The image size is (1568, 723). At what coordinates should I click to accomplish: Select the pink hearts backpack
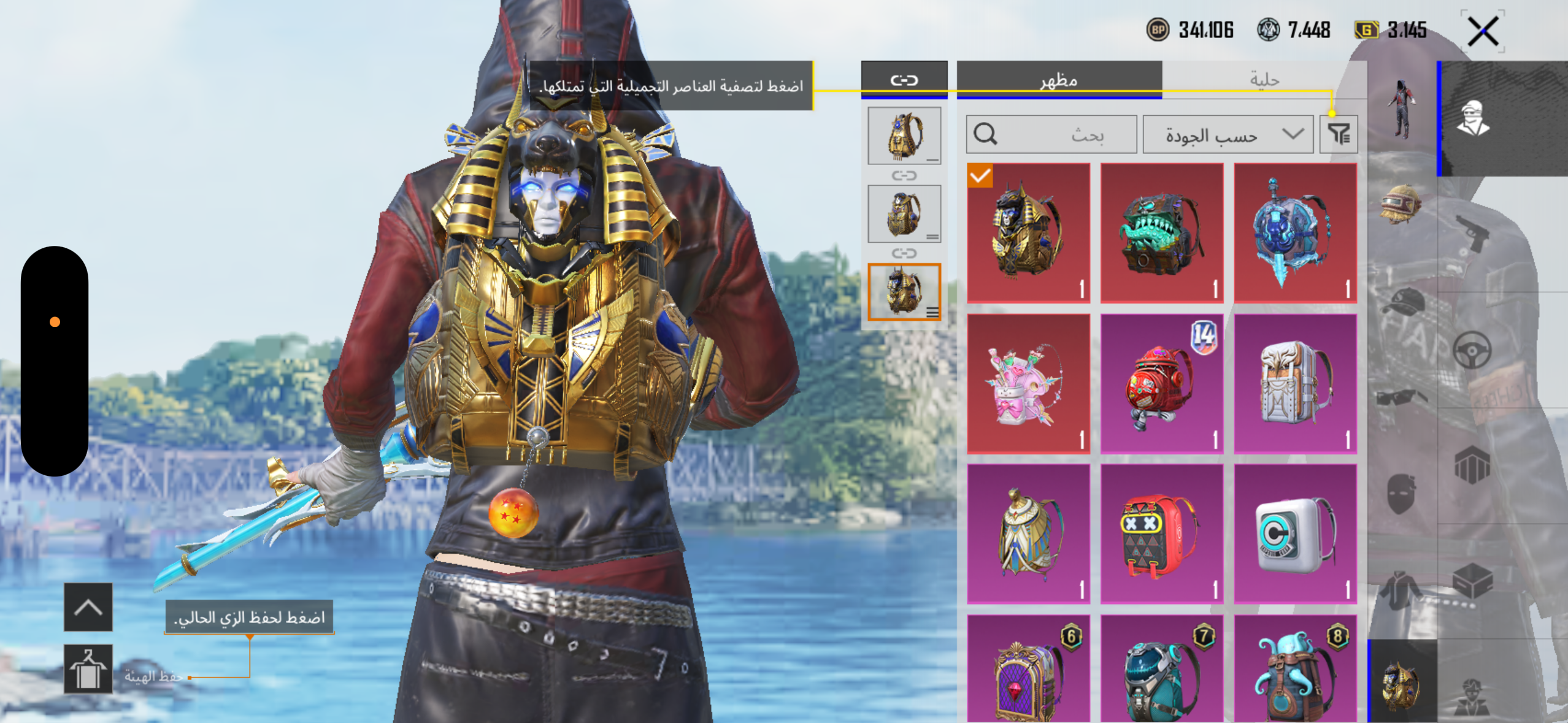pyautogui.click(x=1029, y=384)
